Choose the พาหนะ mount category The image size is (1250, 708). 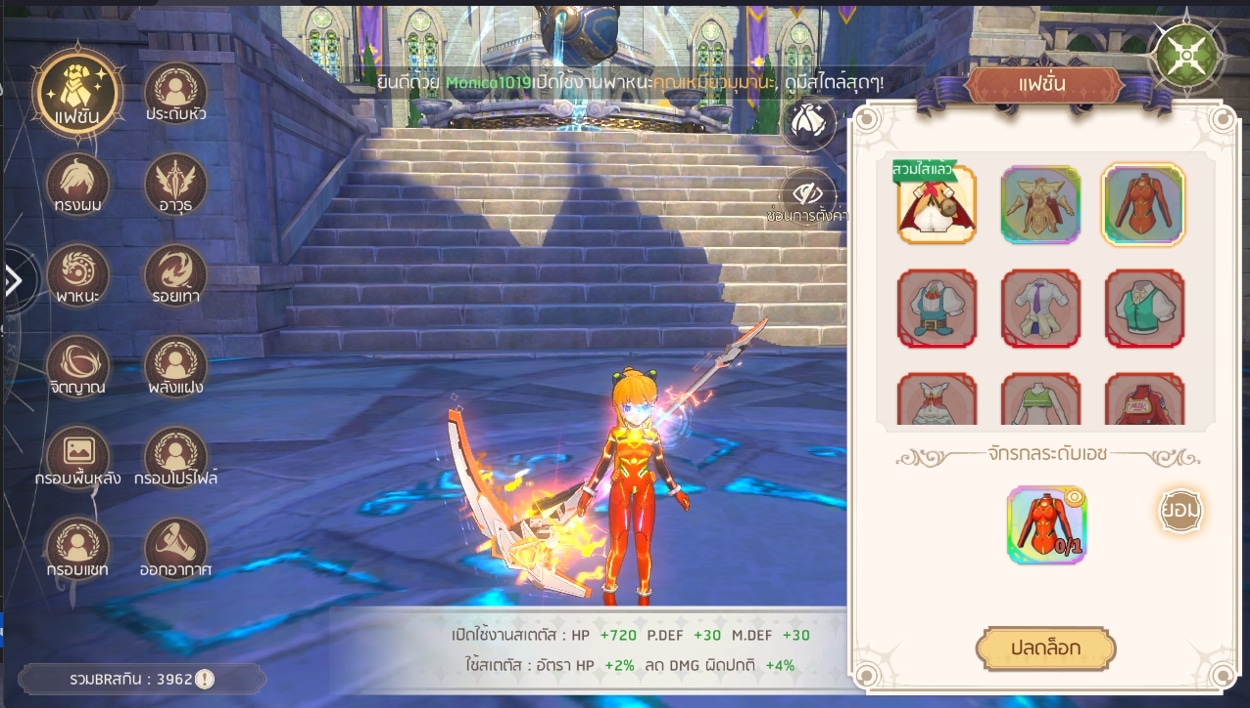(x=77, y=276)
